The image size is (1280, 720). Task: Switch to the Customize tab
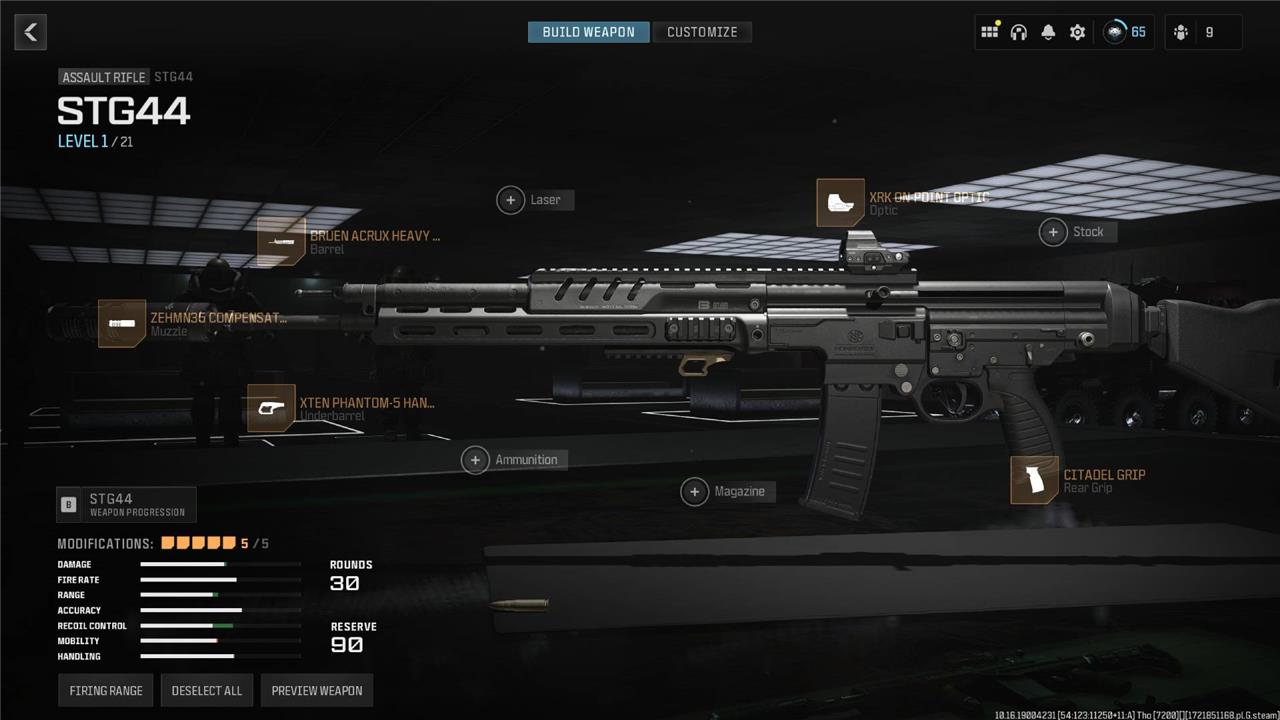(702, 32)
